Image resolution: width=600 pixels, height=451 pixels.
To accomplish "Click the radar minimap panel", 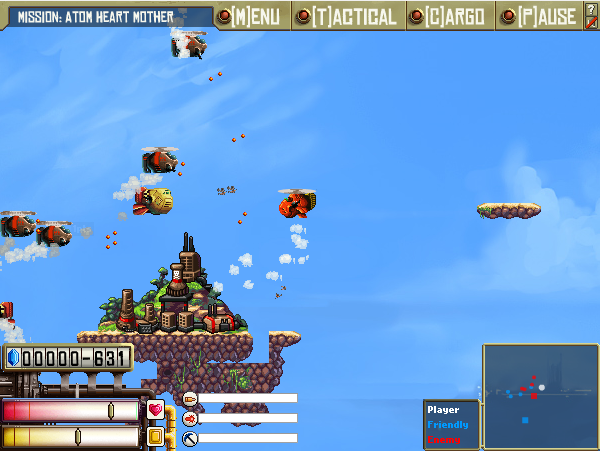I will 540,396.
